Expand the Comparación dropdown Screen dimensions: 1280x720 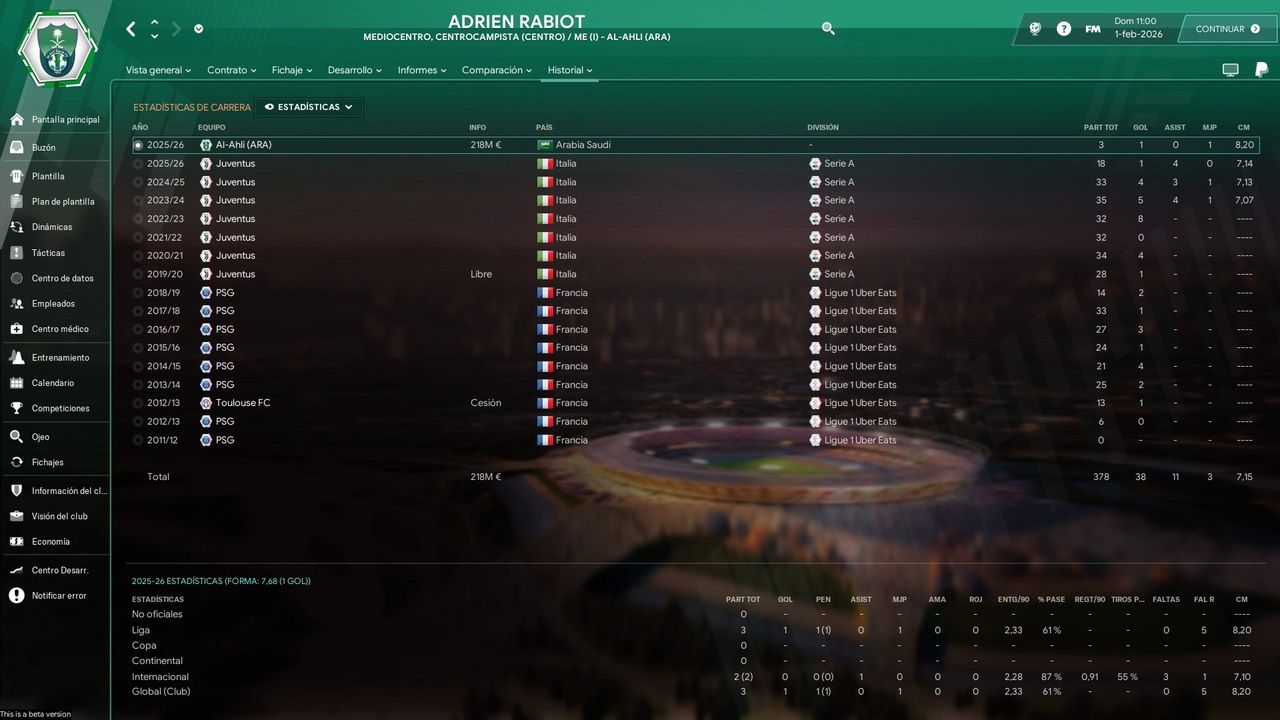click(497, 70)
